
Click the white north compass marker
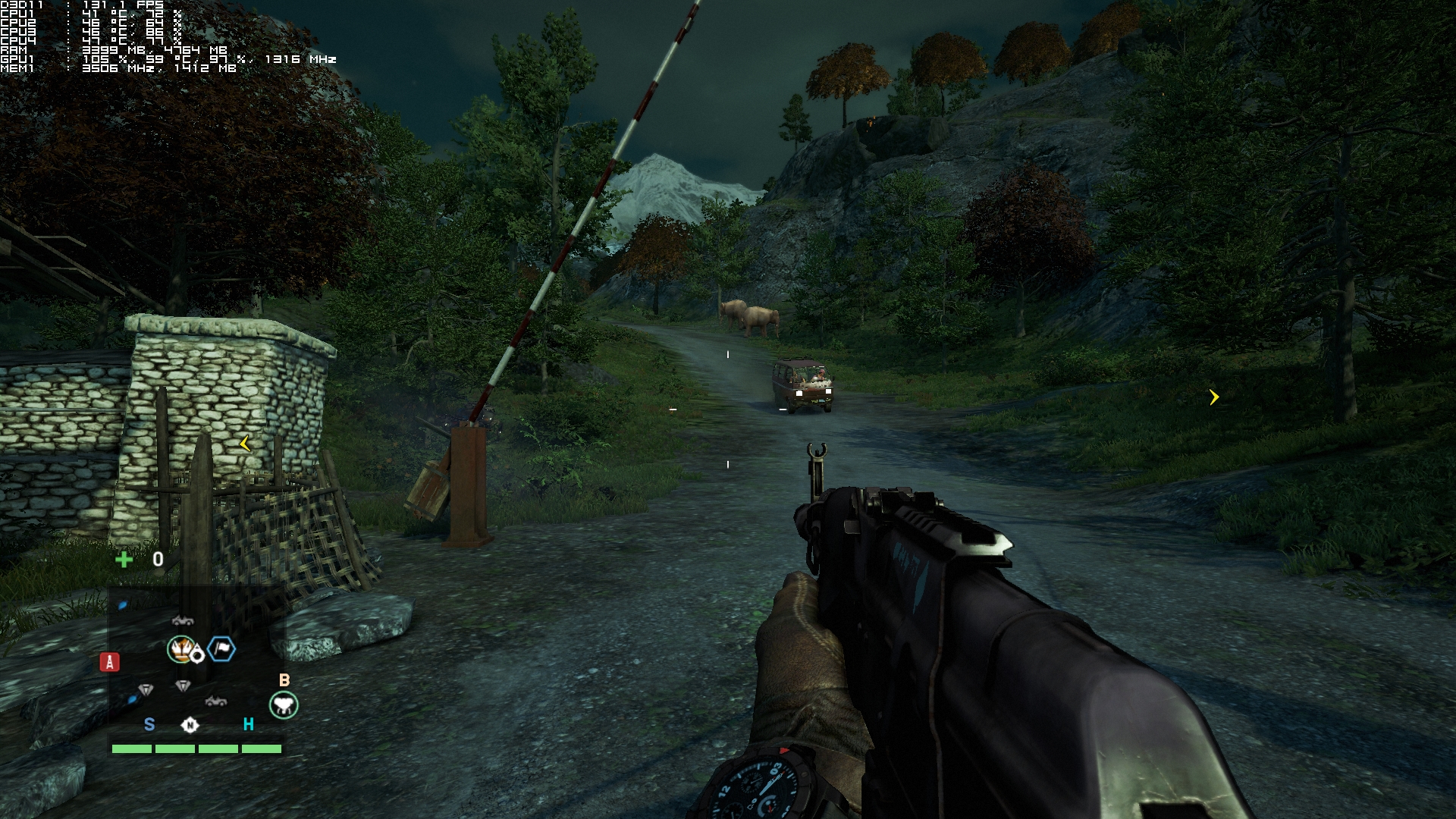[190, 725]
